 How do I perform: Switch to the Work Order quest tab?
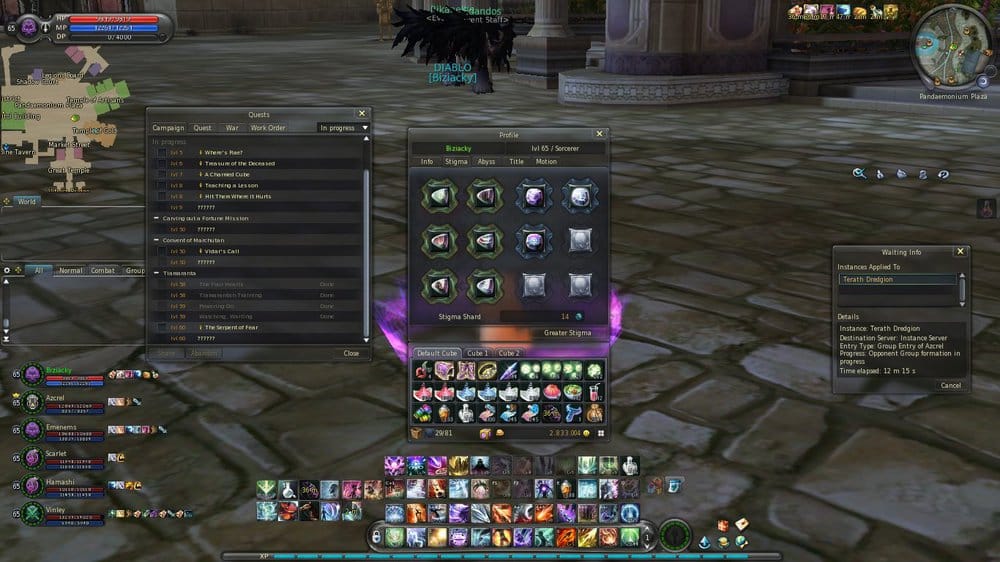click(x=268, y=128)
